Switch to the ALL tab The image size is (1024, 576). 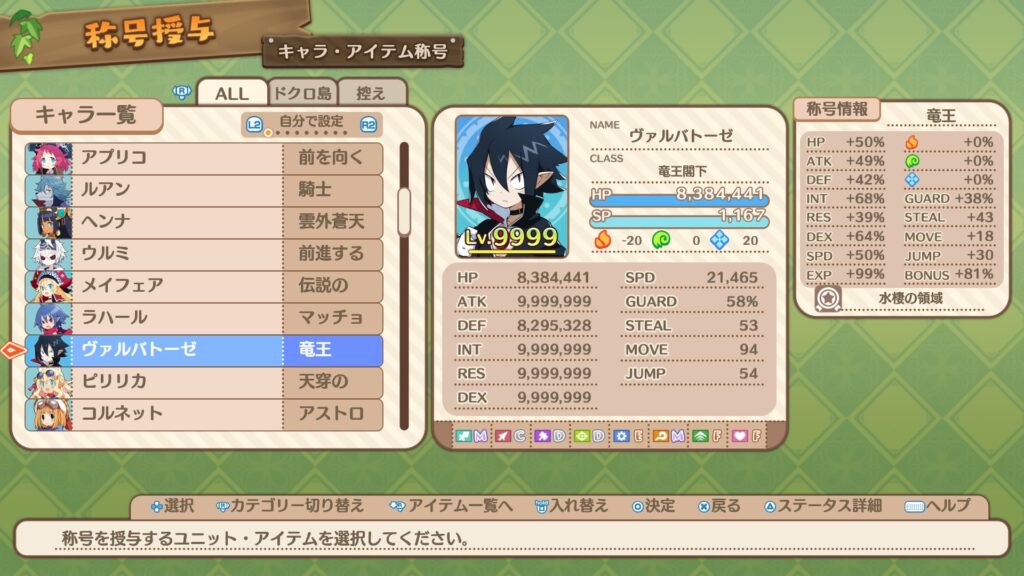[x=232, y=93]
